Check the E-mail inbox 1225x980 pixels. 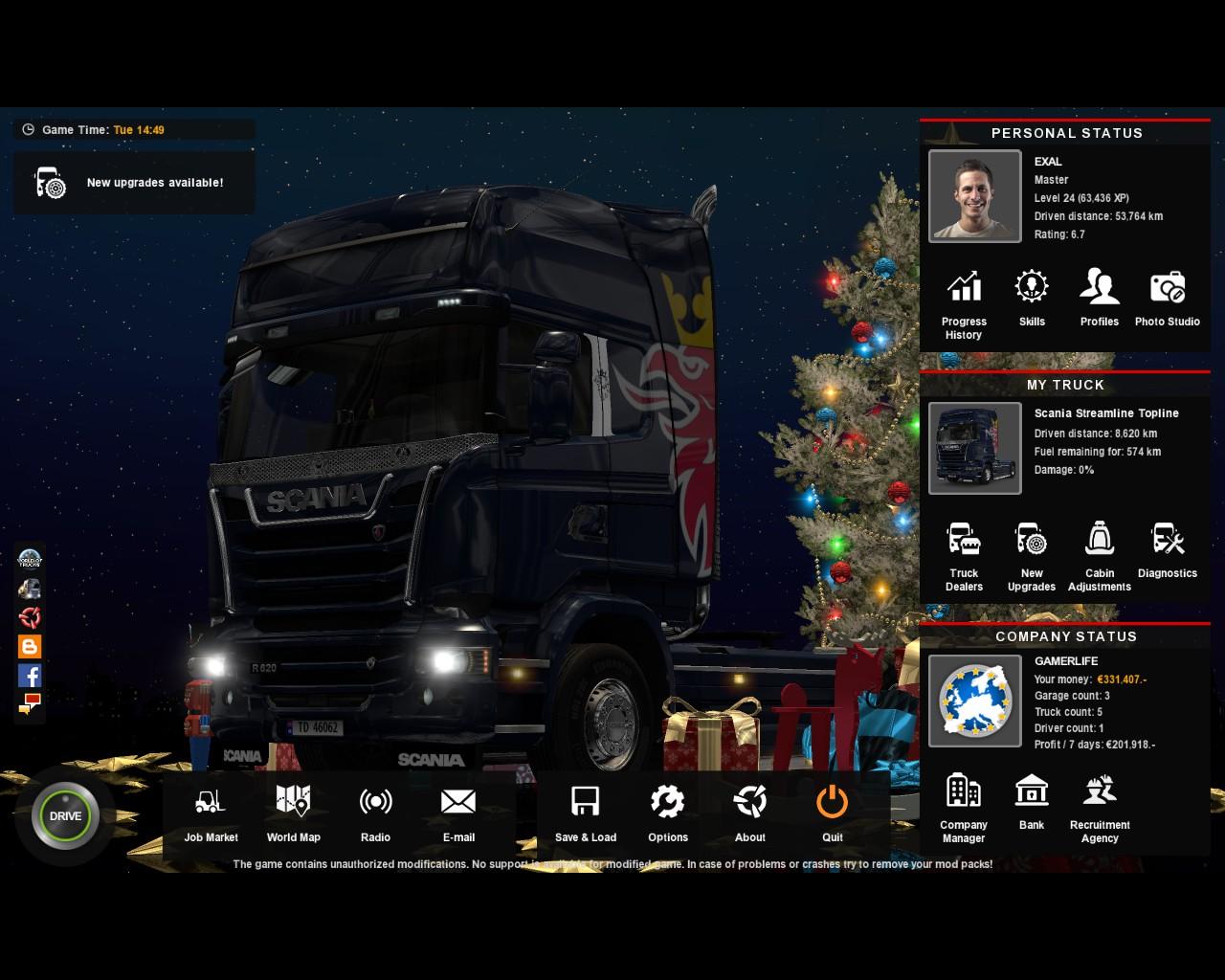pos(458,813)
